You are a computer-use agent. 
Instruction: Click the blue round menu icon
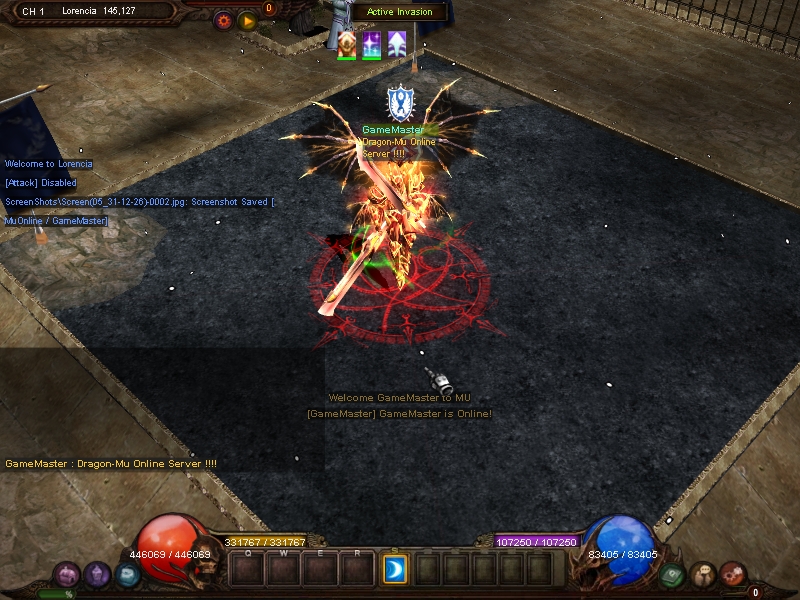pos(126,574)
